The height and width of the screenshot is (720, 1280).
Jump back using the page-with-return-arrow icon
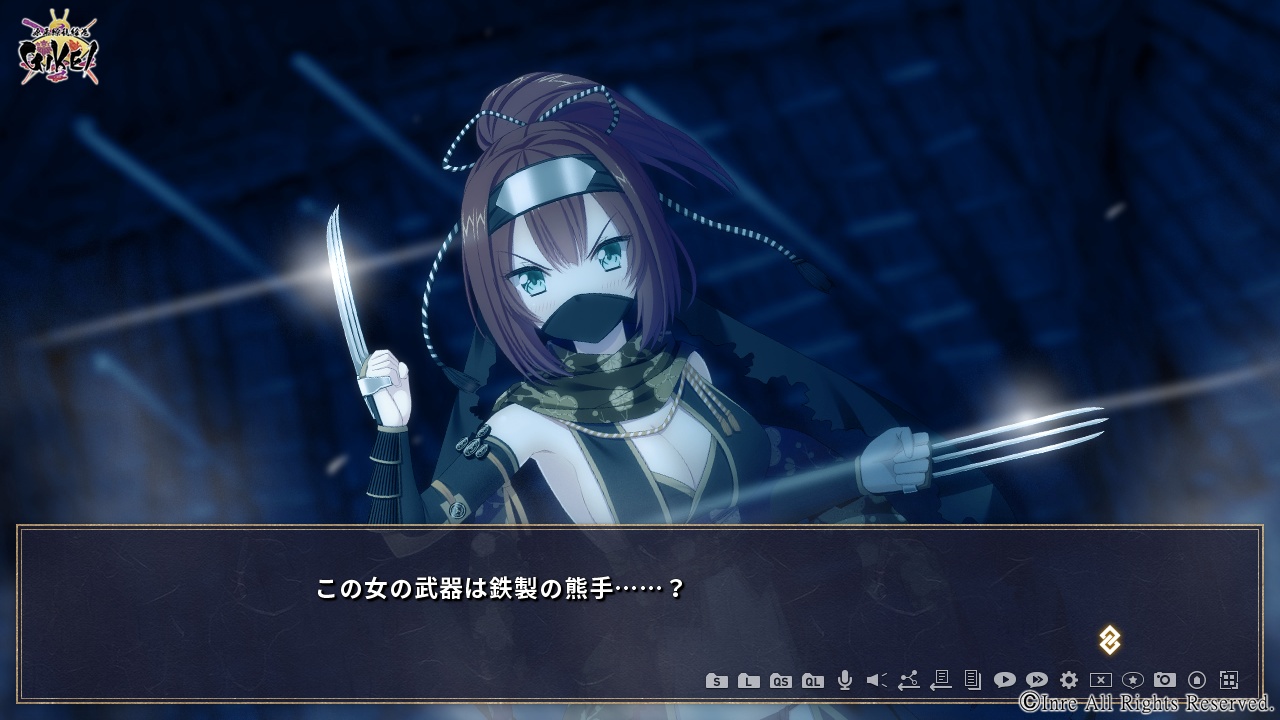pyautogui.click(x=941, y=680)
